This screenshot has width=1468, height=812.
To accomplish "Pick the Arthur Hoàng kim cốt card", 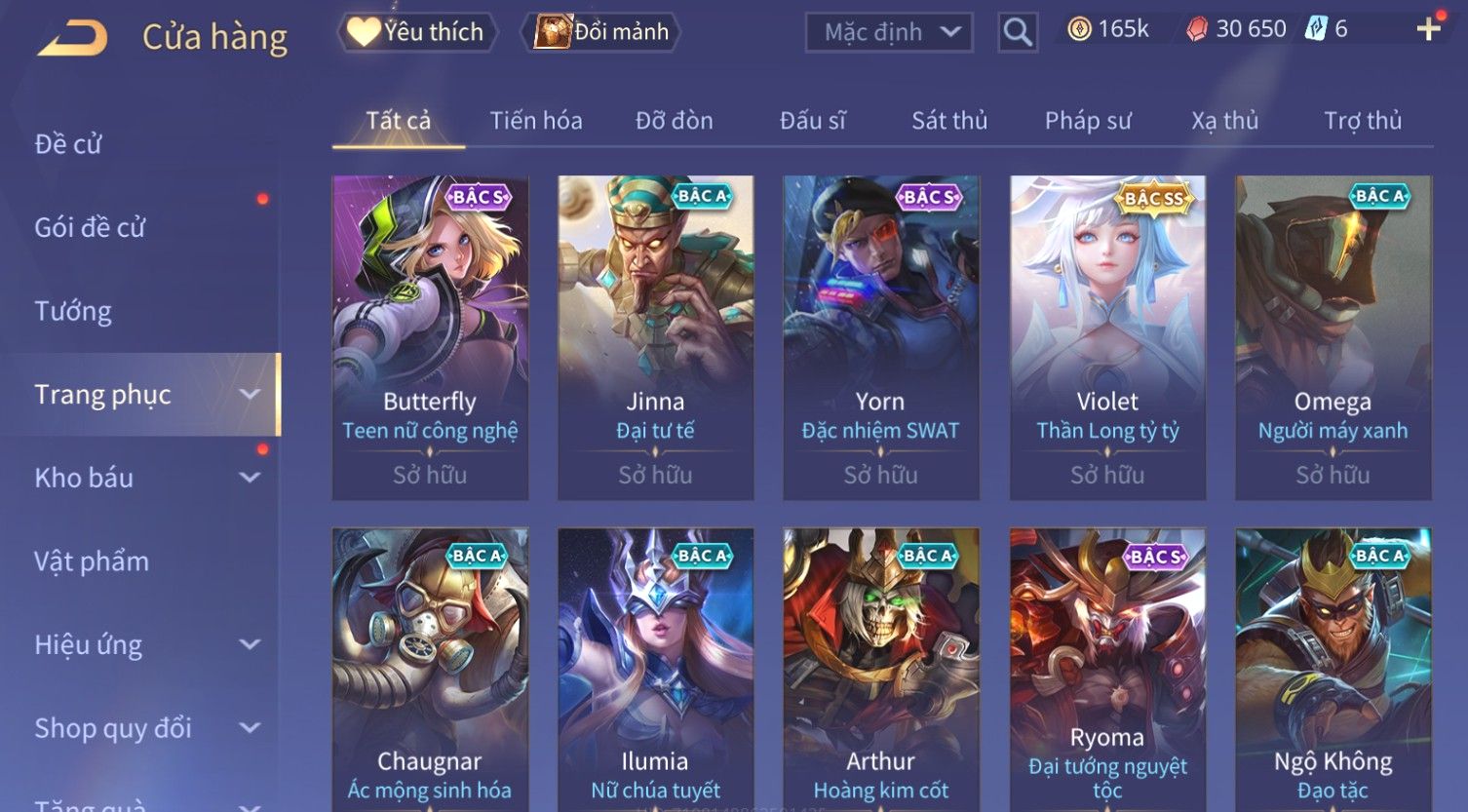I will coord(880,673).
